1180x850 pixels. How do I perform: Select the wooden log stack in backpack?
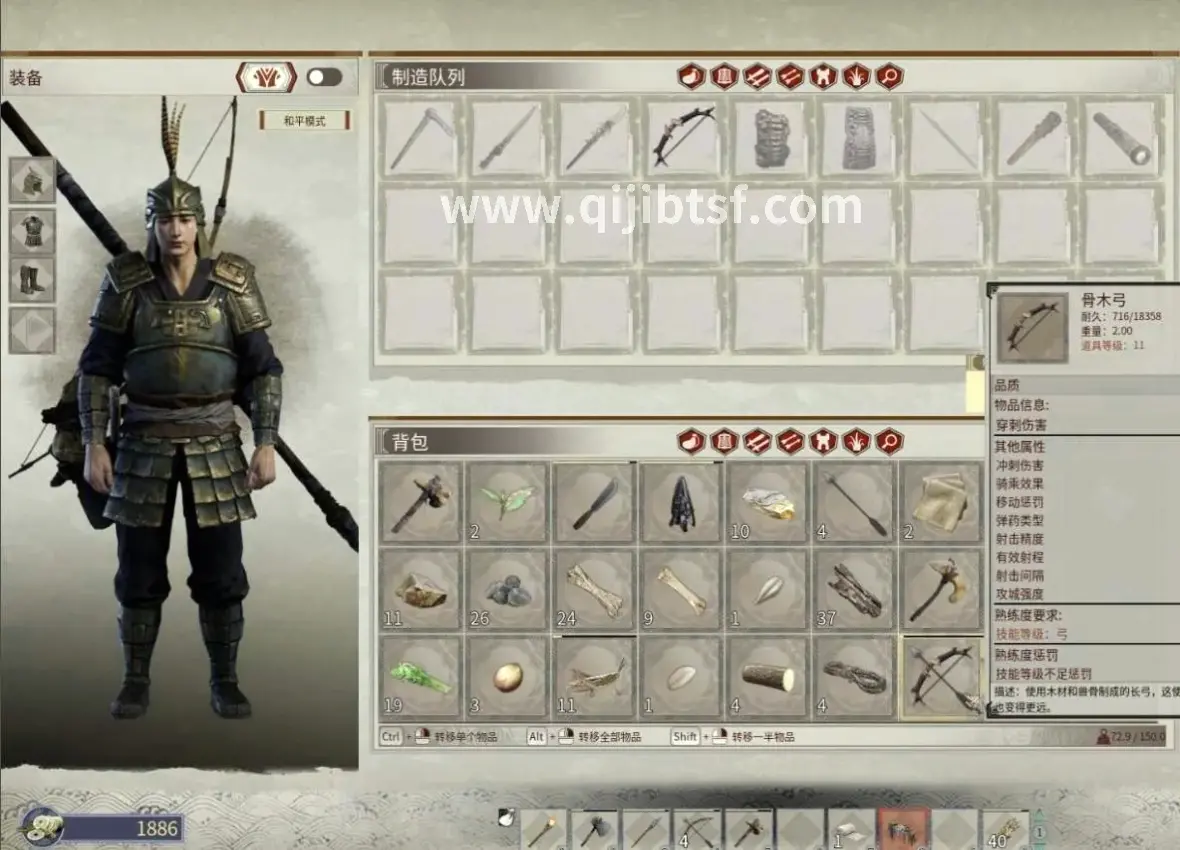[768, 677]
